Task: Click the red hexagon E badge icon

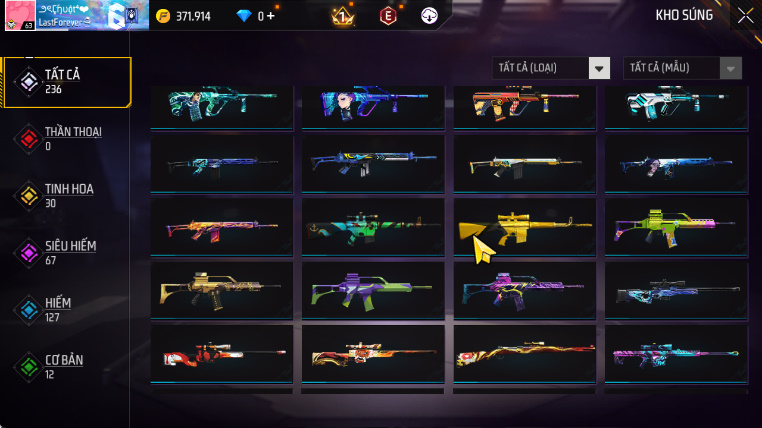Action: click(387, 15)
